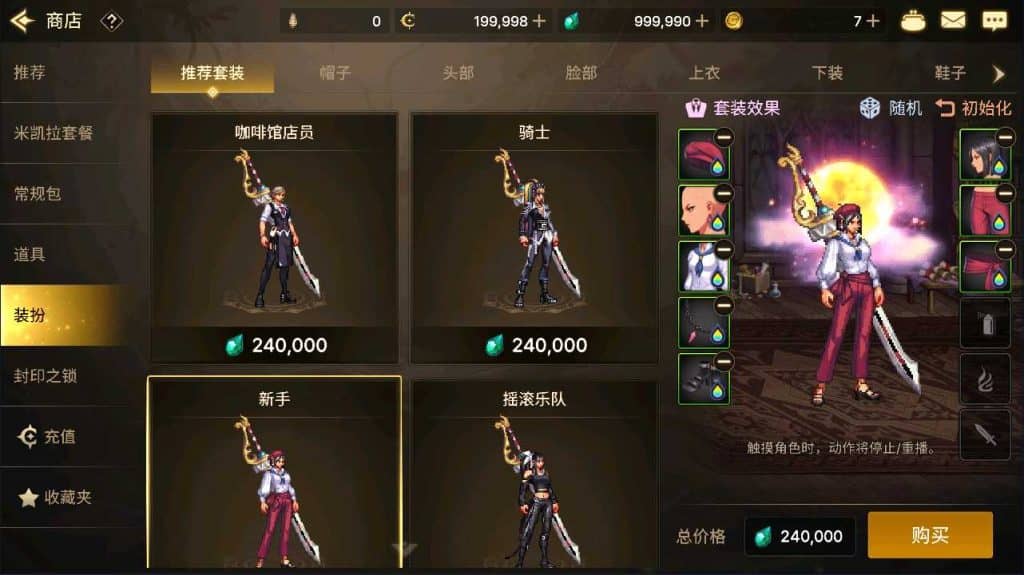Show the 收藏夹 favorites list
The image size is (1024, 575).
pyautogui.click(x=56, y=497)
